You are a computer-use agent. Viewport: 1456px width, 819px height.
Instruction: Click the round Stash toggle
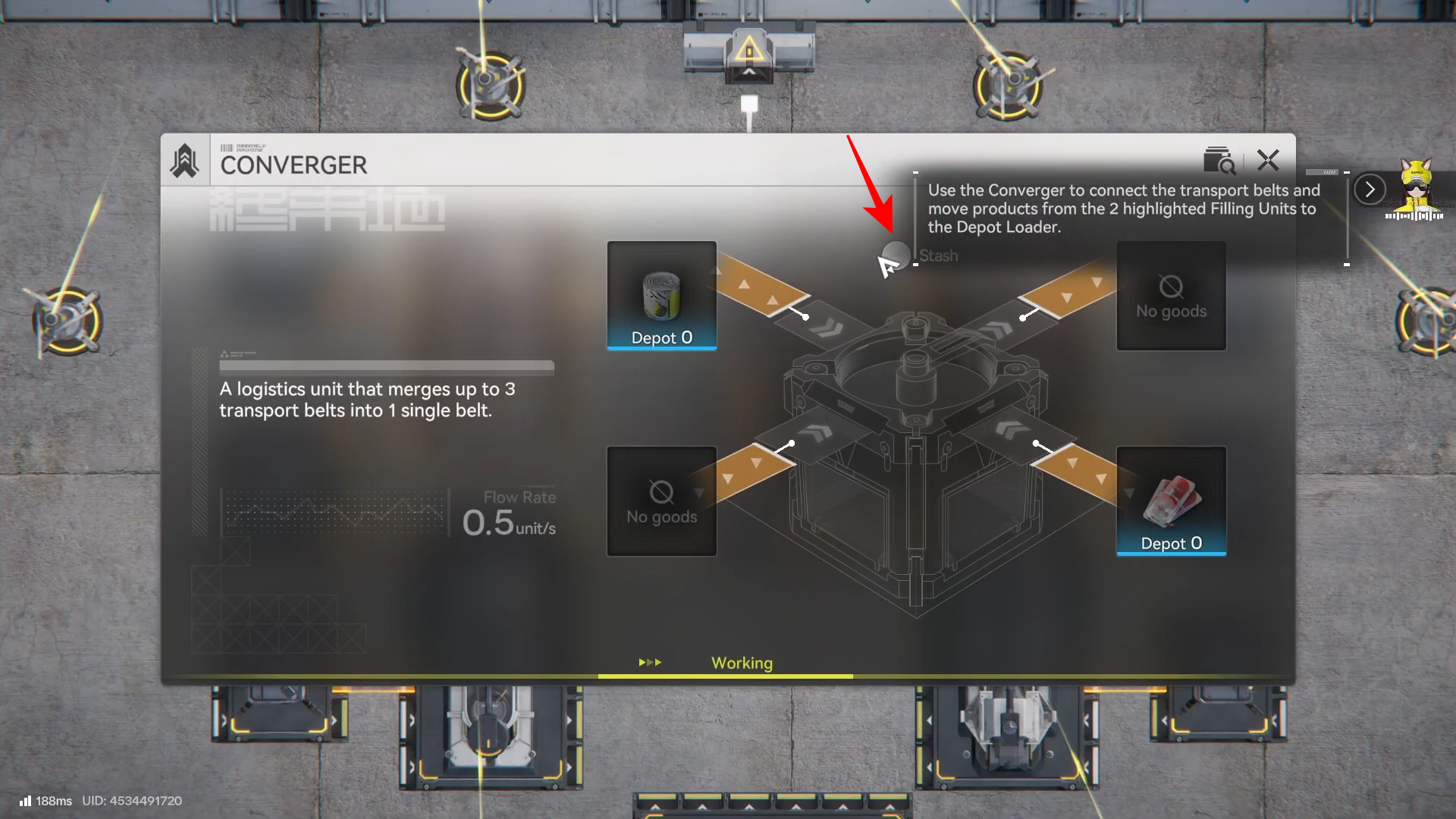click(x=897, y=255)
